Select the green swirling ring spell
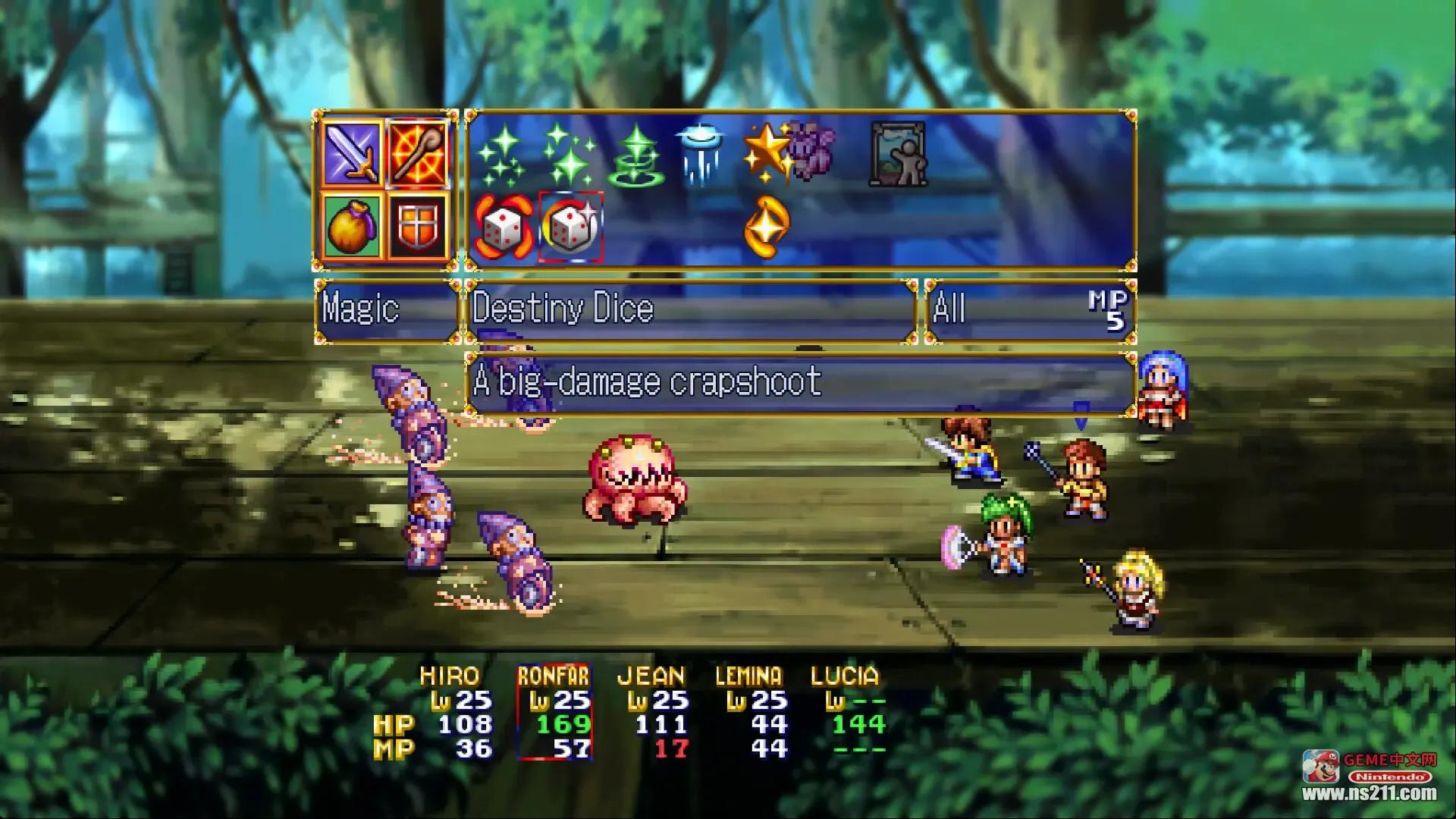1456x819 pixels. pyautogui.click(x=638, y=157)
